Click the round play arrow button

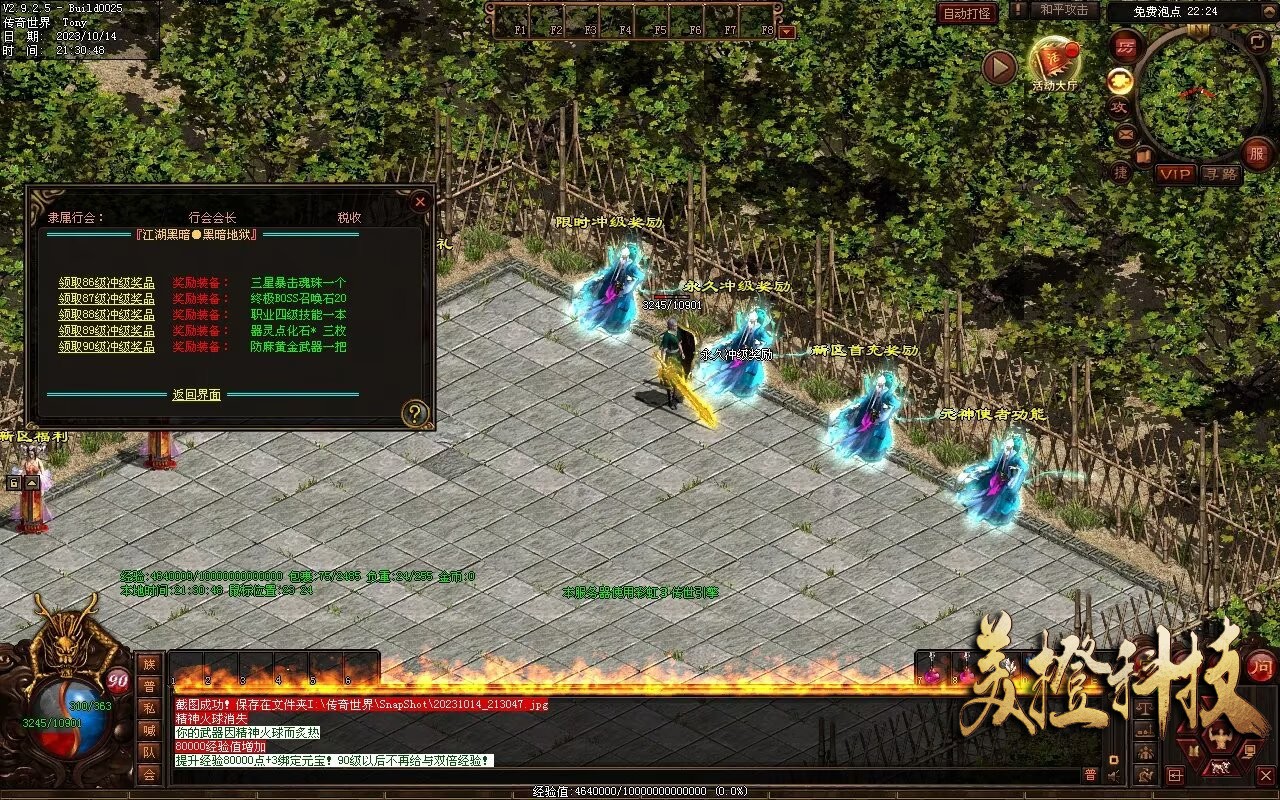point(999,68)
